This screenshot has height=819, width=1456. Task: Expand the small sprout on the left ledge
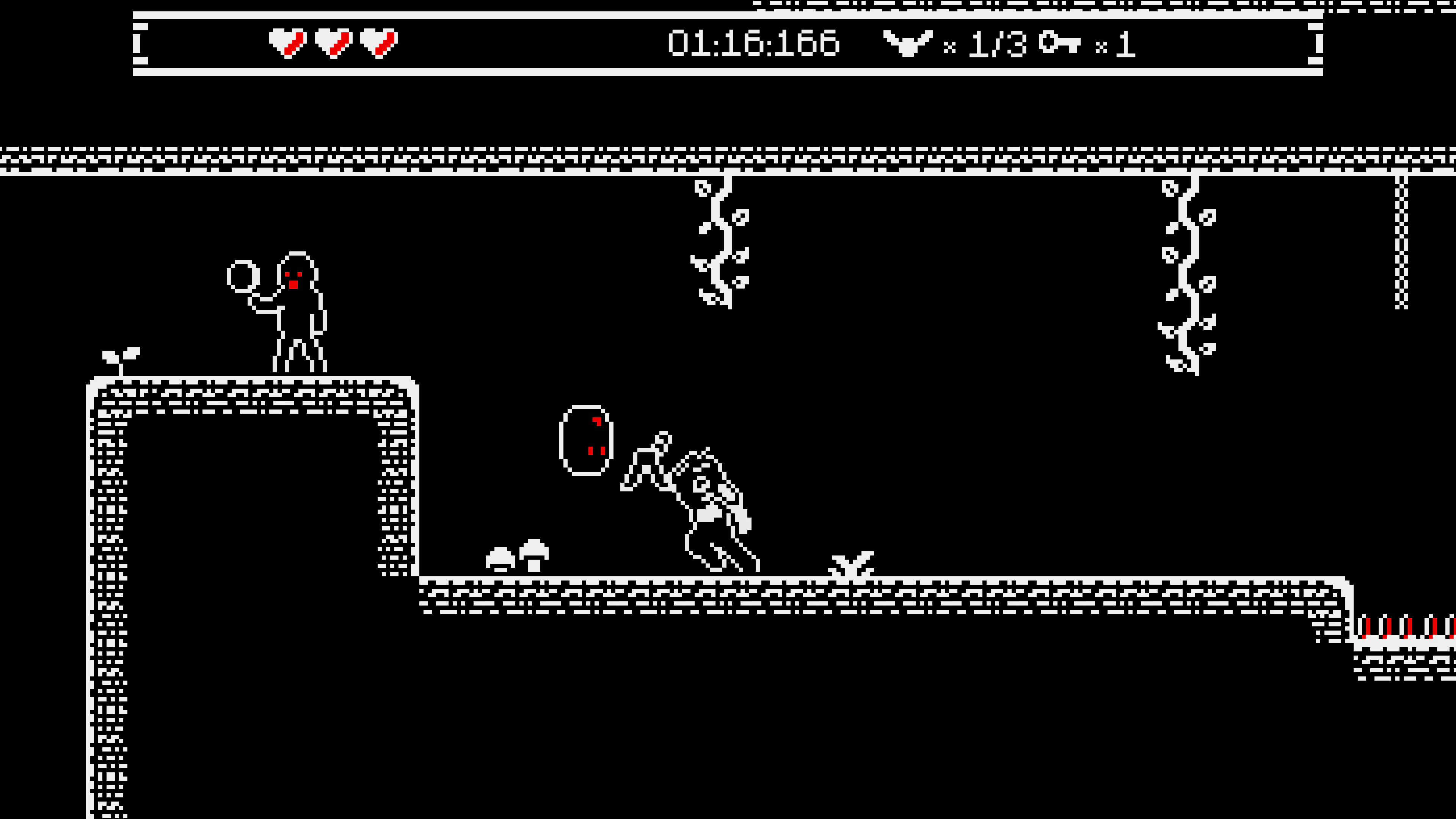(x=121, y=361)
